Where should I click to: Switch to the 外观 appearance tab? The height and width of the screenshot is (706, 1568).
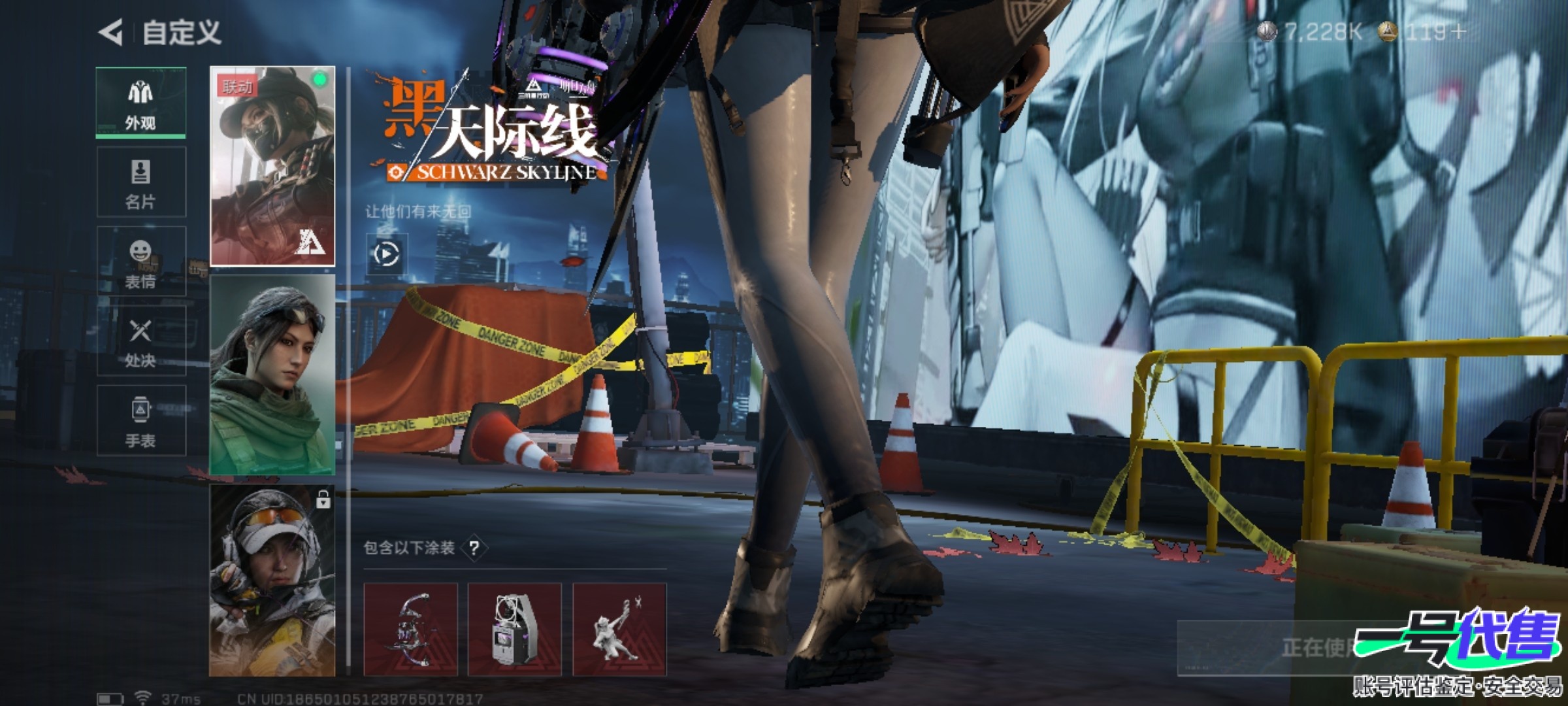[x=141, y=103]
